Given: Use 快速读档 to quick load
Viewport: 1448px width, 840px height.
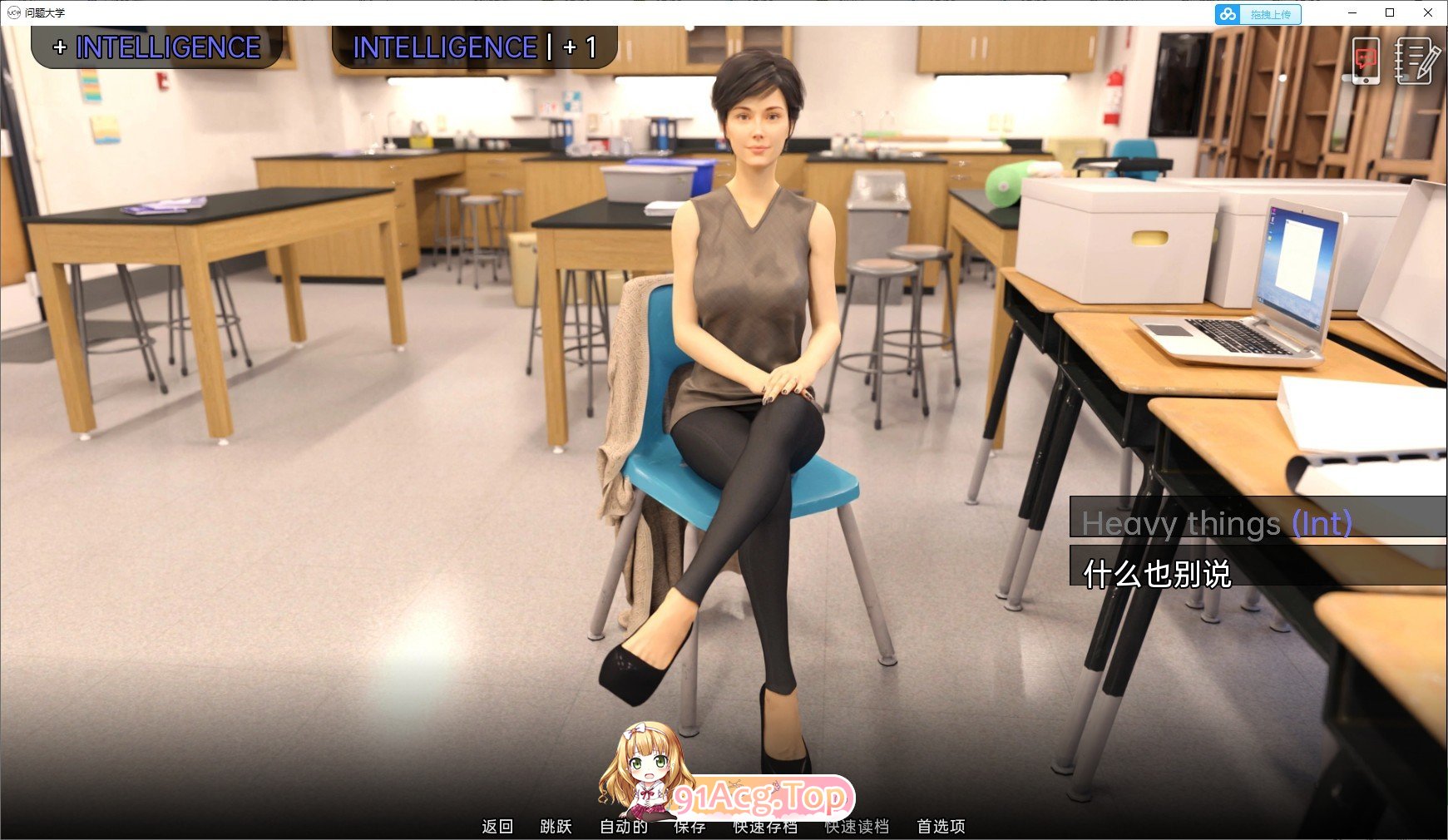Looking at the screenshot, I should (x=857, y=827).
